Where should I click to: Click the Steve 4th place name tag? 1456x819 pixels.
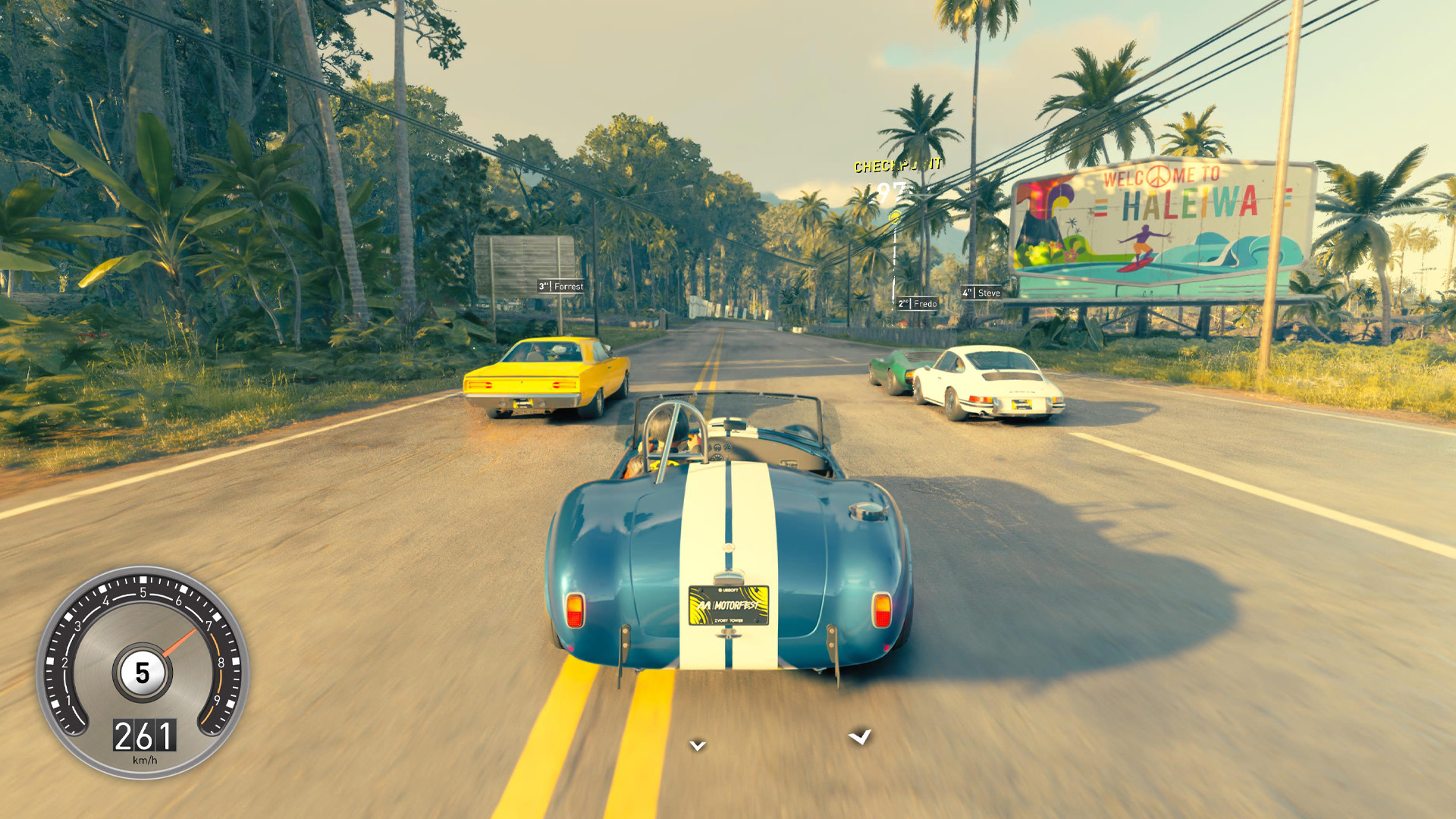pos(981,293)
